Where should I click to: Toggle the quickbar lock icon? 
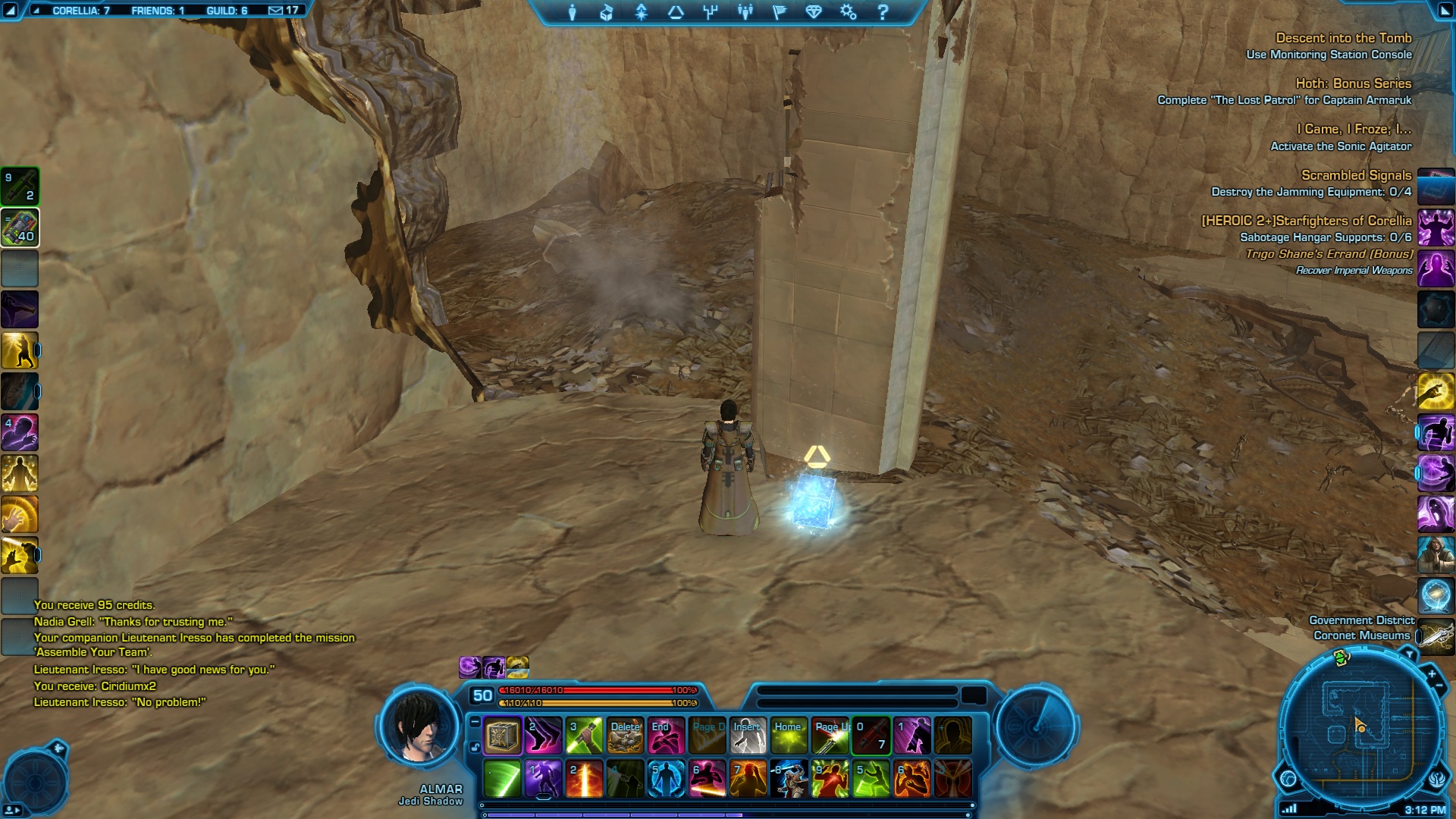[475, 747]
